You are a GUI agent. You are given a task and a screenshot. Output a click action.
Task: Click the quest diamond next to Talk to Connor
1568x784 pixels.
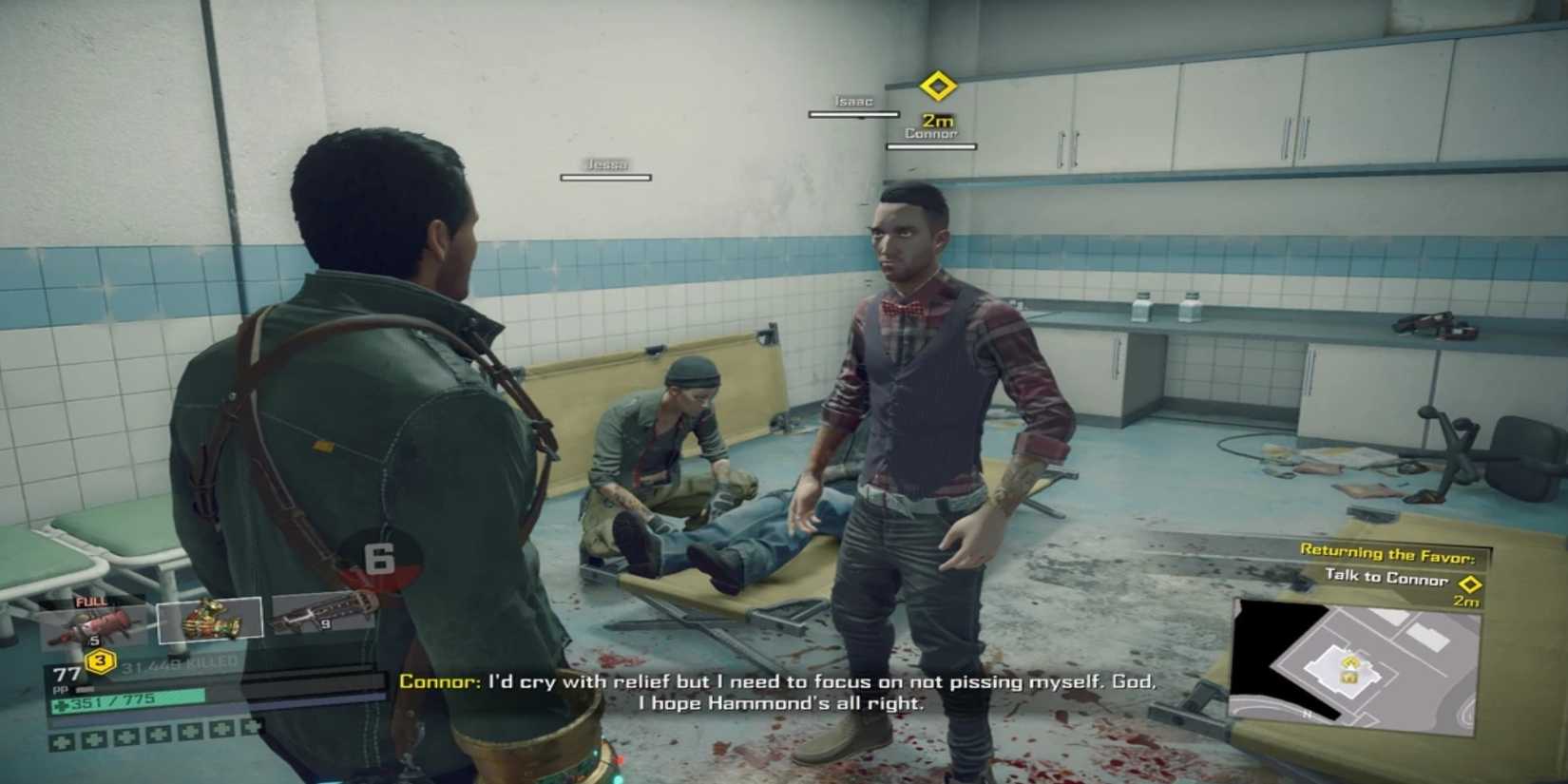point(1469,583)
